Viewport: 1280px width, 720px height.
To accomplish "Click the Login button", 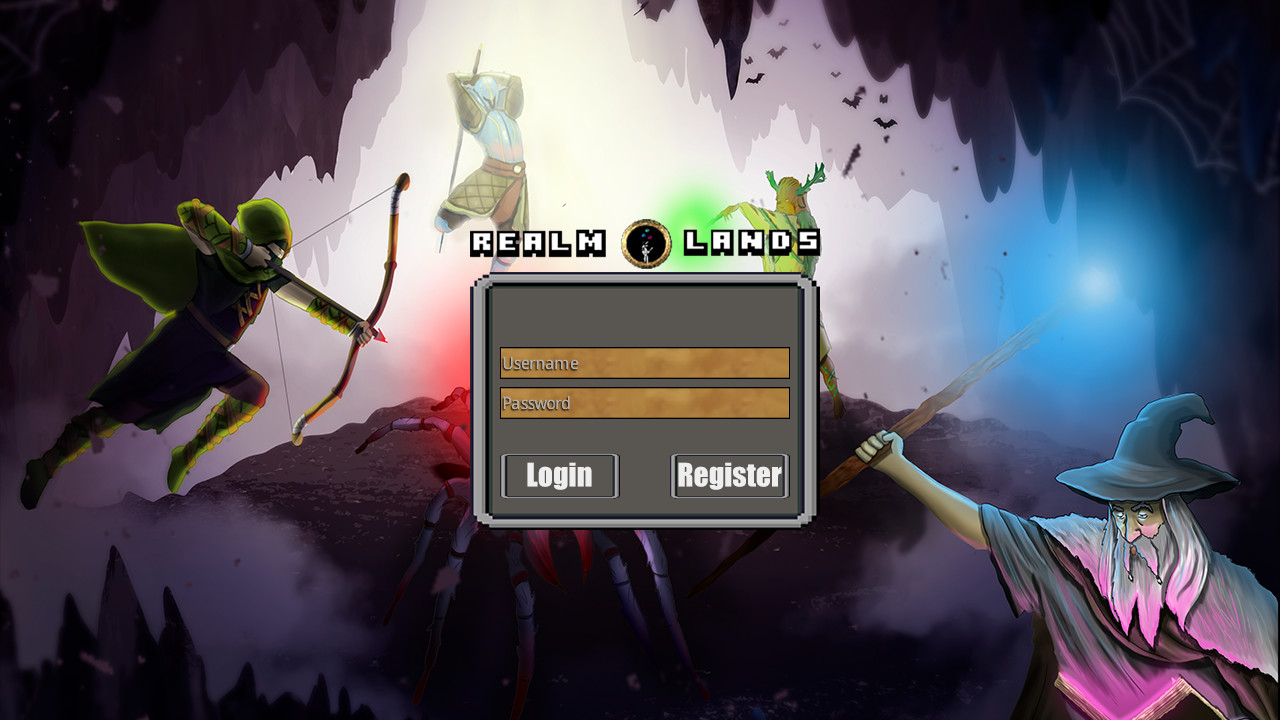I will (x=558, y=475).
